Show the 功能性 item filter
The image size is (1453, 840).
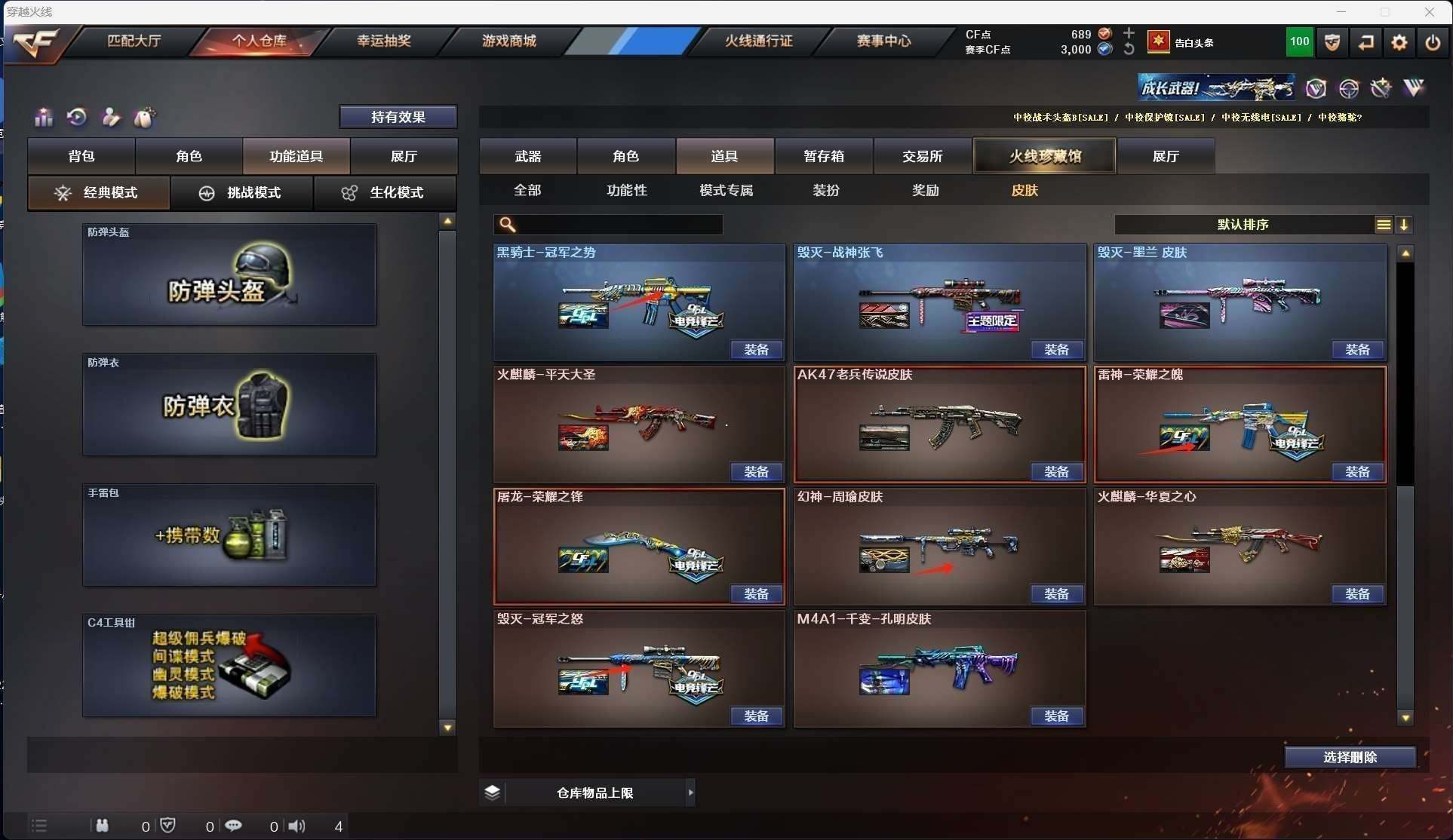627,191
